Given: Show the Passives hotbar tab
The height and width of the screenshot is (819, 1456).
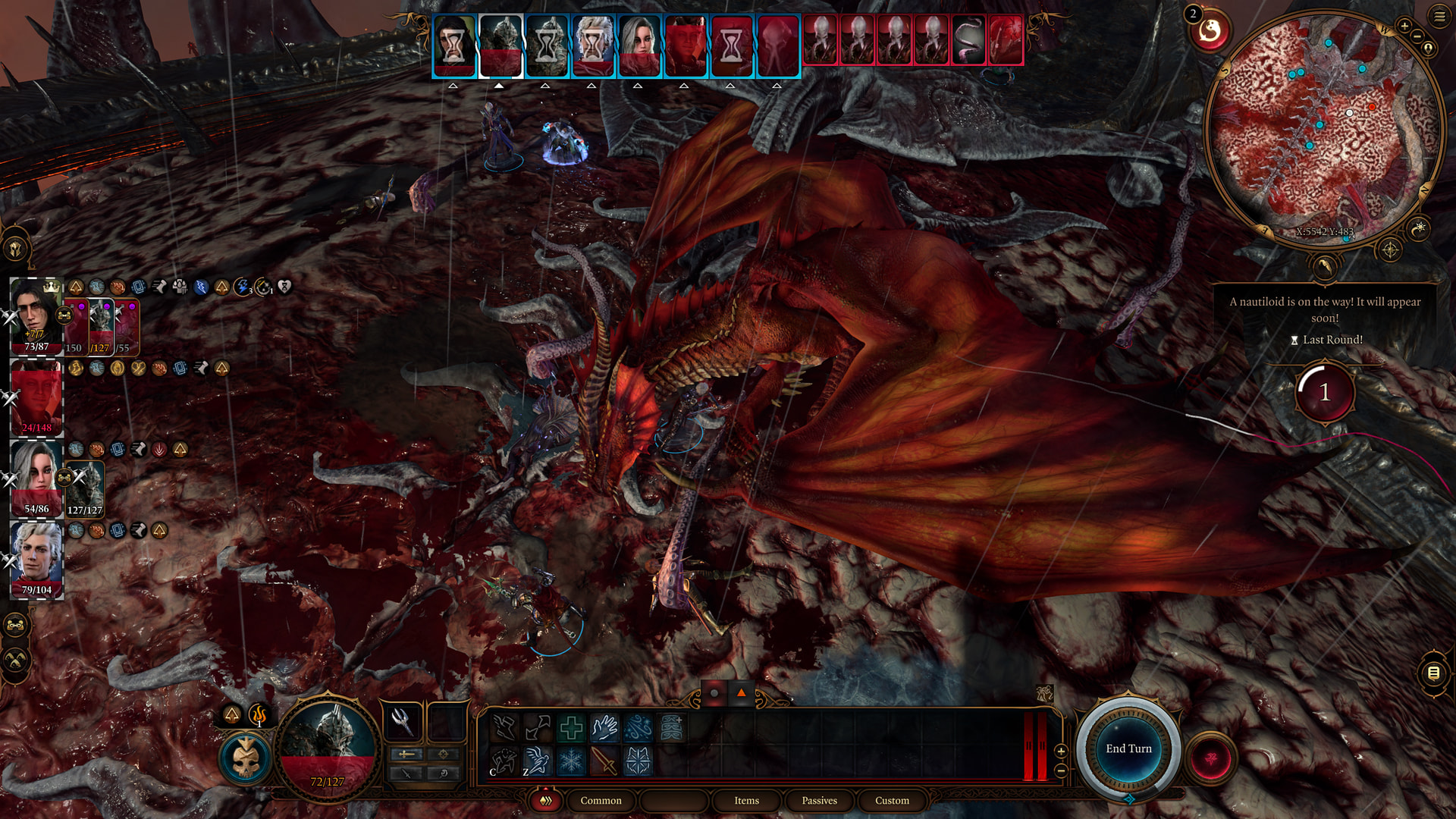Looking at the screenshot, I should (x=819, y=801).
